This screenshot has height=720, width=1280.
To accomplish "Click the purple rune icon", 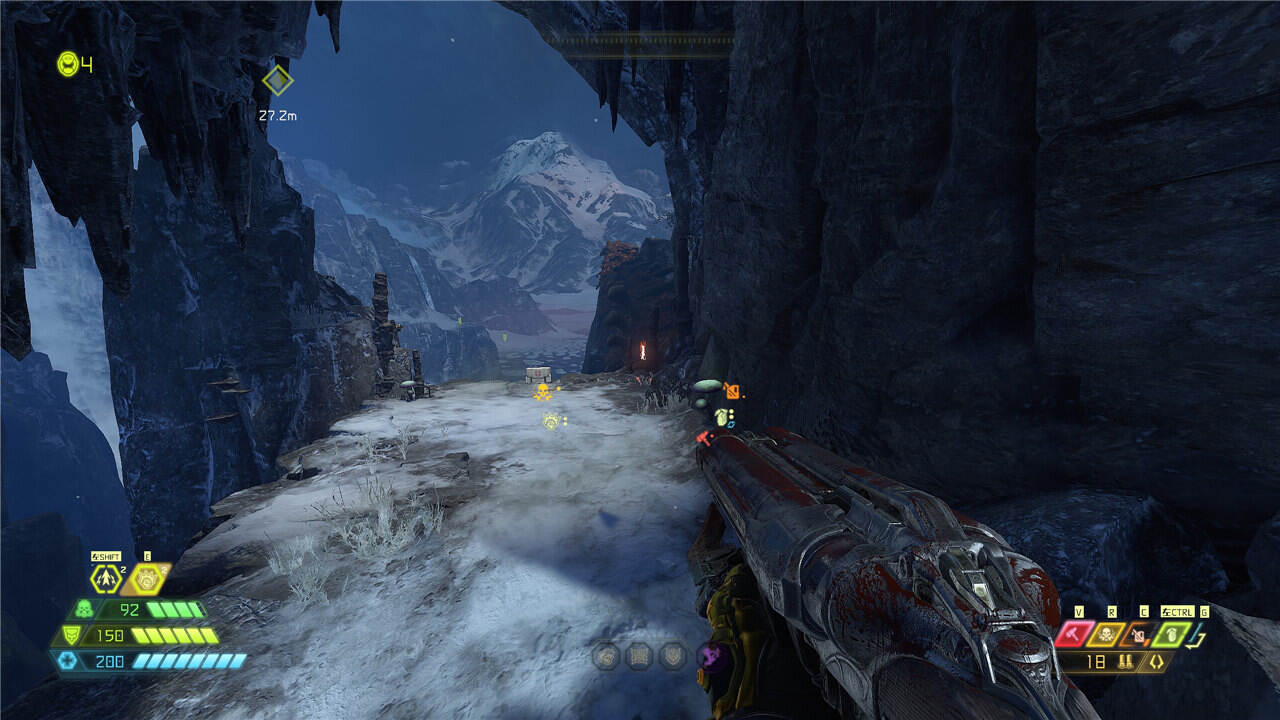I will tap(714, 656).
